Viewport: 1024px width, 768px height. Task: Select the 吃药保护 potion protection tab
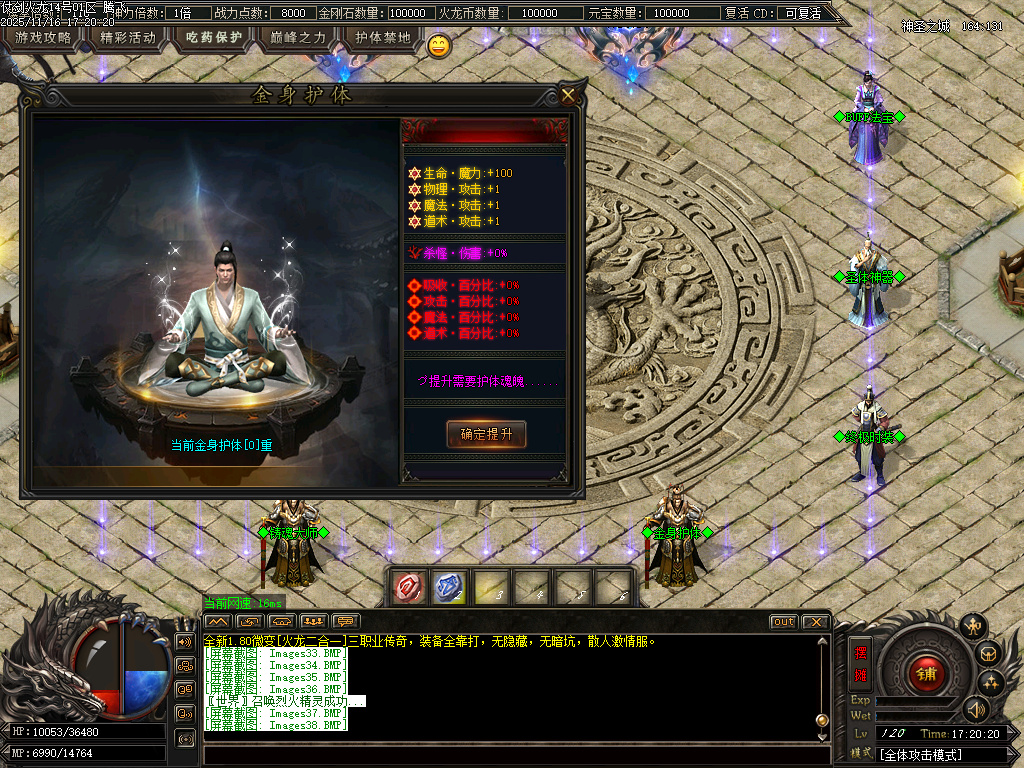(214, 38)
